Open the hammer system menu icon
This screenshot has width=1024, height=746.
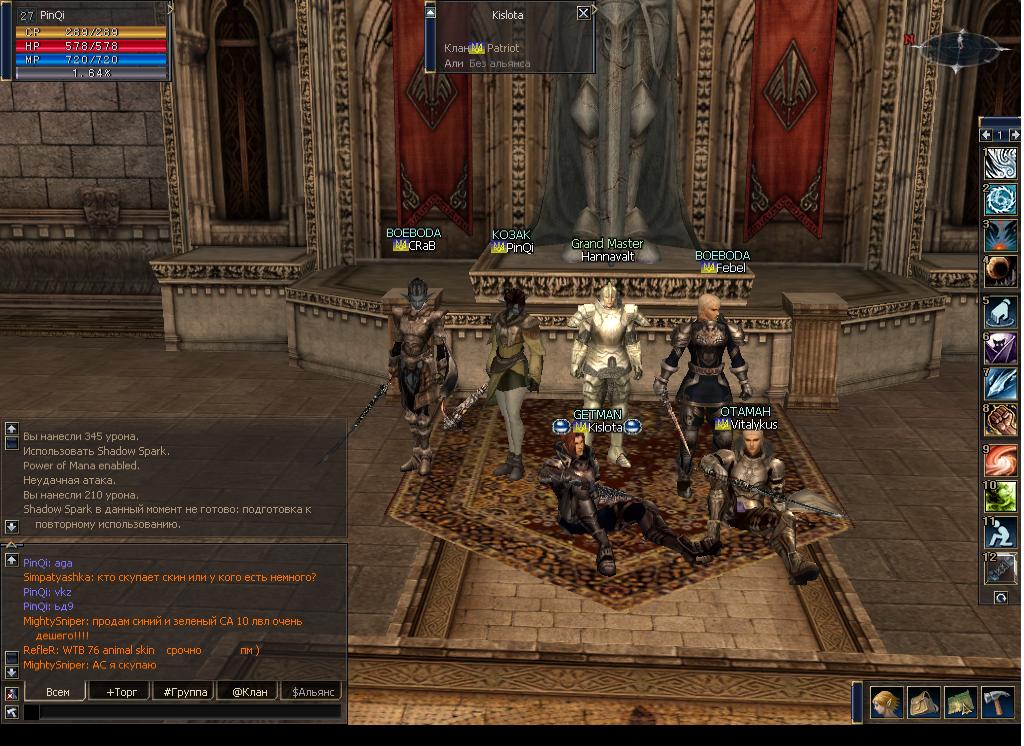(998, 702)
